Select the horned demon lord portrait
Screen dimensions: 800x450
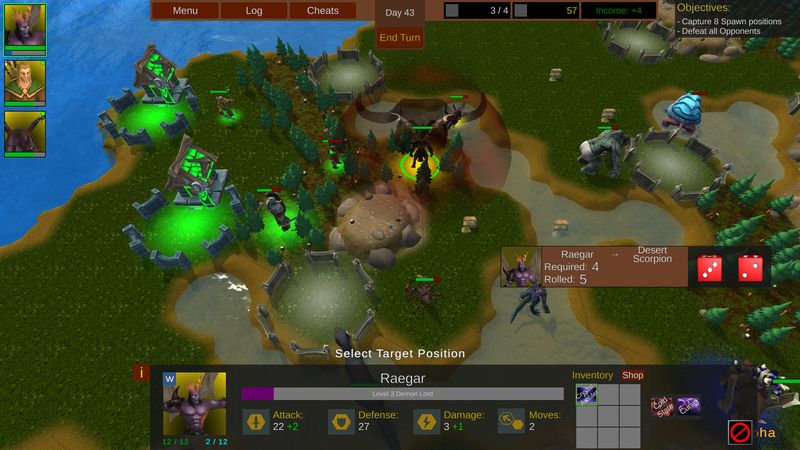pos(25,27)
